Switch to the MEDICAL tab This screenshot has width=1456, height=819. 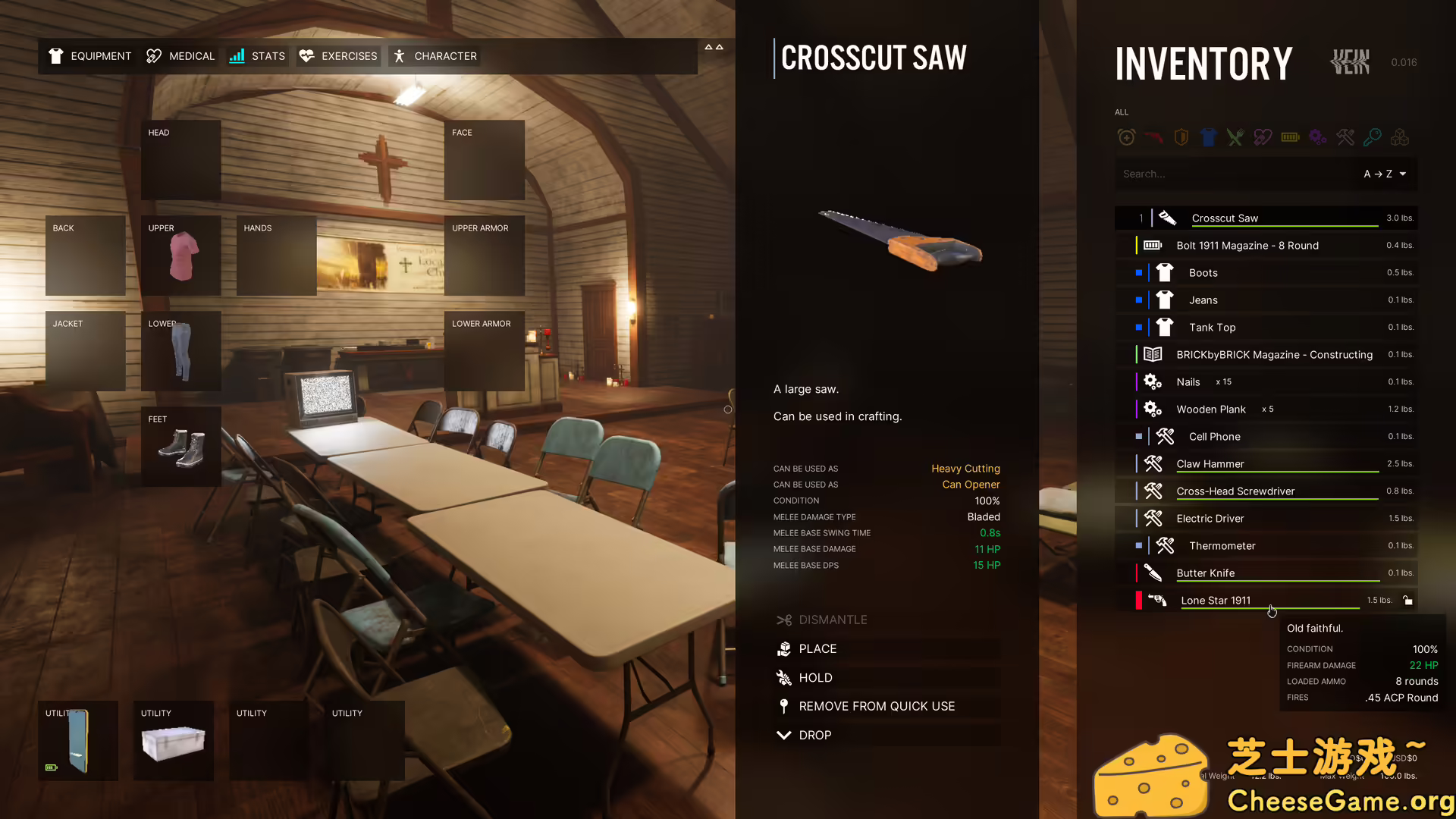coord(180,55)
